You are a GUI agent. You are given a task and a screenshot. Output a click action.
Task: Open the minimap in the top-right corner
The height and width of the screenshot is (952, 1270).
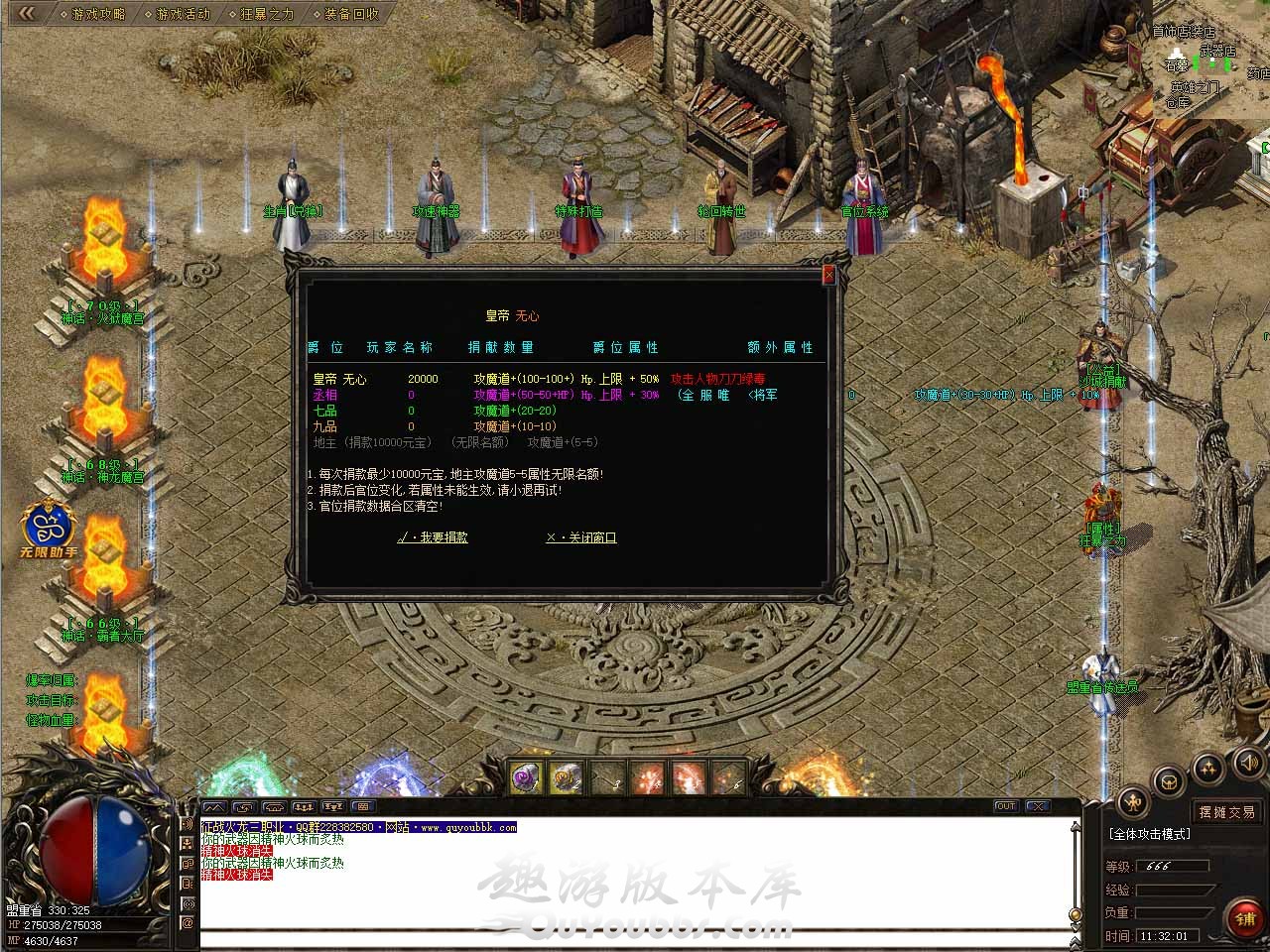click(x=1212, y=59)
